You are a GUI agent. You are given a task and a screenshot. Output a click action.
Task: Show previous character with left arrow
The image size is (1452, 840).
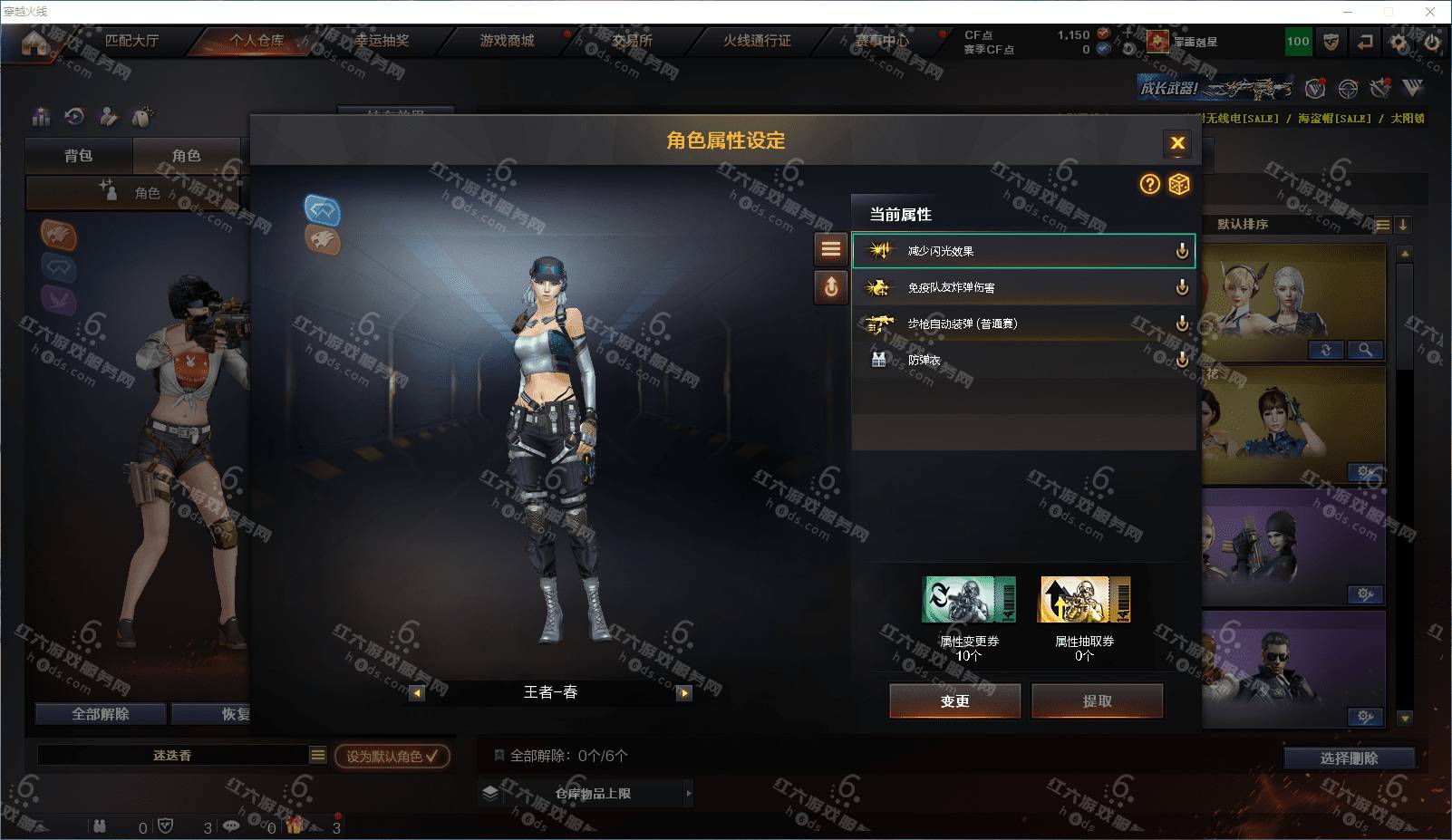[417, 693]
